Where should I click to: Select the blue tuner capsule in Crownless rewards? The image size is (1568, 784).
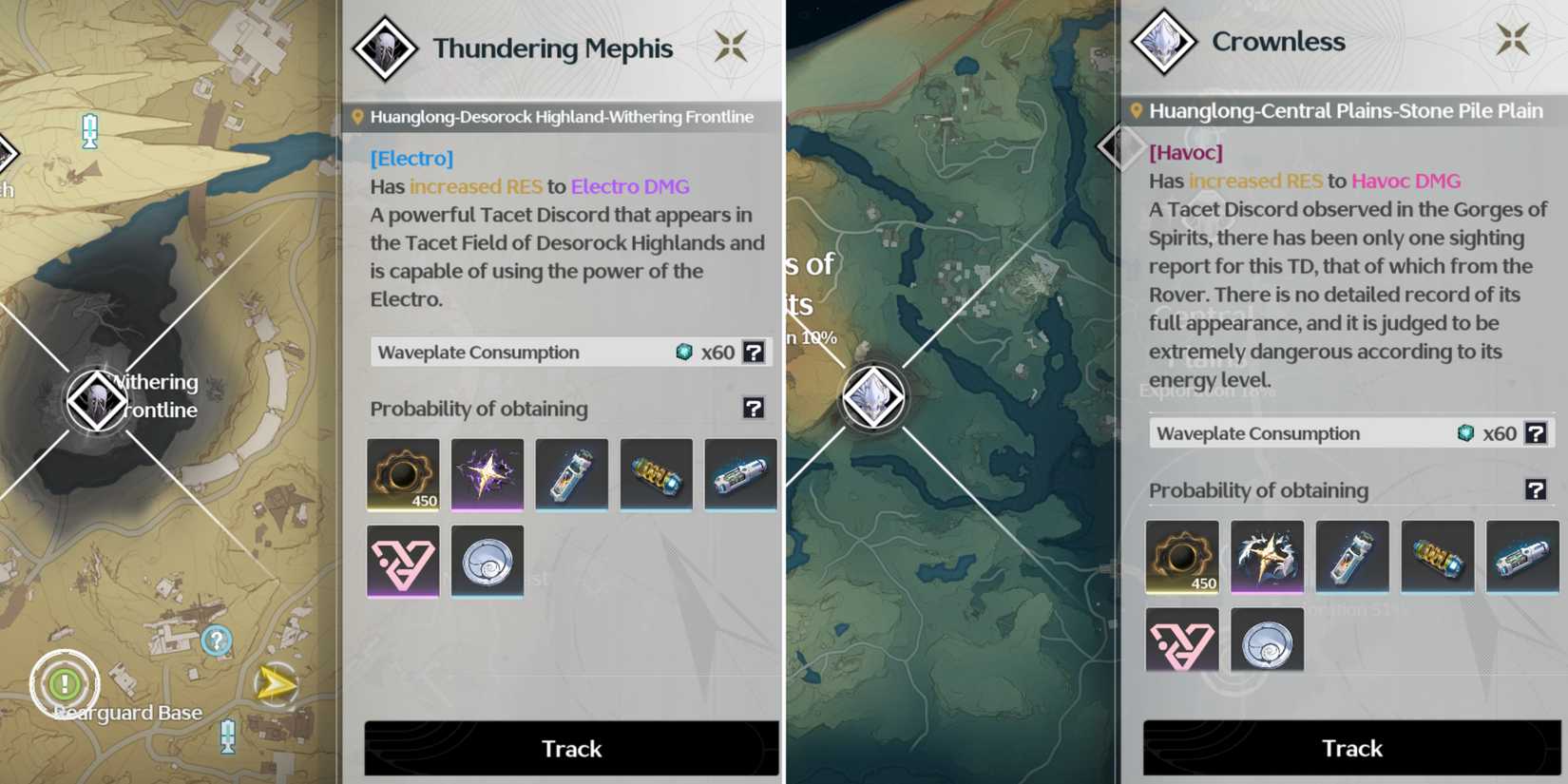click(x=1521, y=556)
